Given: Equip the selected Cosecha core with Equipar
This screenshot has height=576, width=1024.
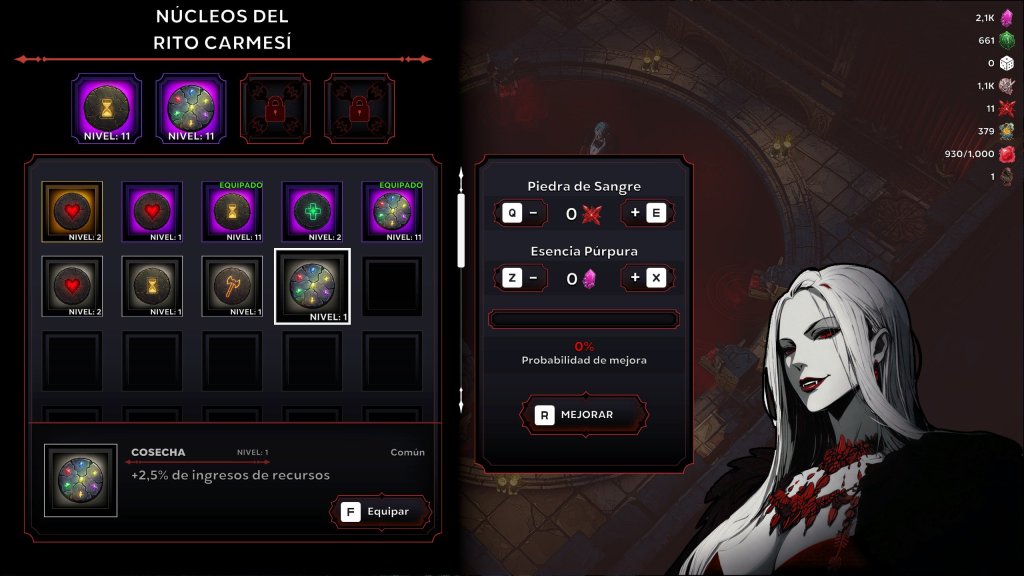Looking at the screenshot, I should click(380, 511).
